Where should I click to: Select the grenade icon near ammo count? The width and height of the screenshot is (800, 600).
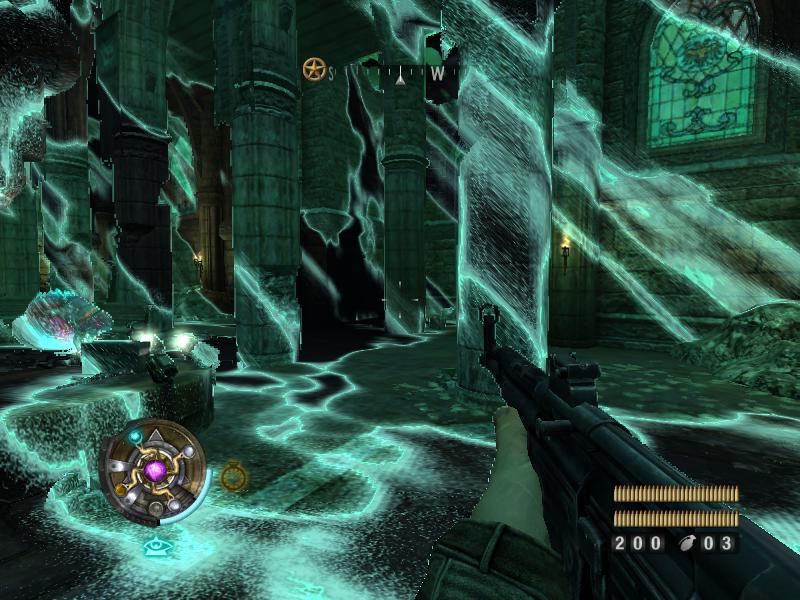pyautogui.click(x=688, y=544)
